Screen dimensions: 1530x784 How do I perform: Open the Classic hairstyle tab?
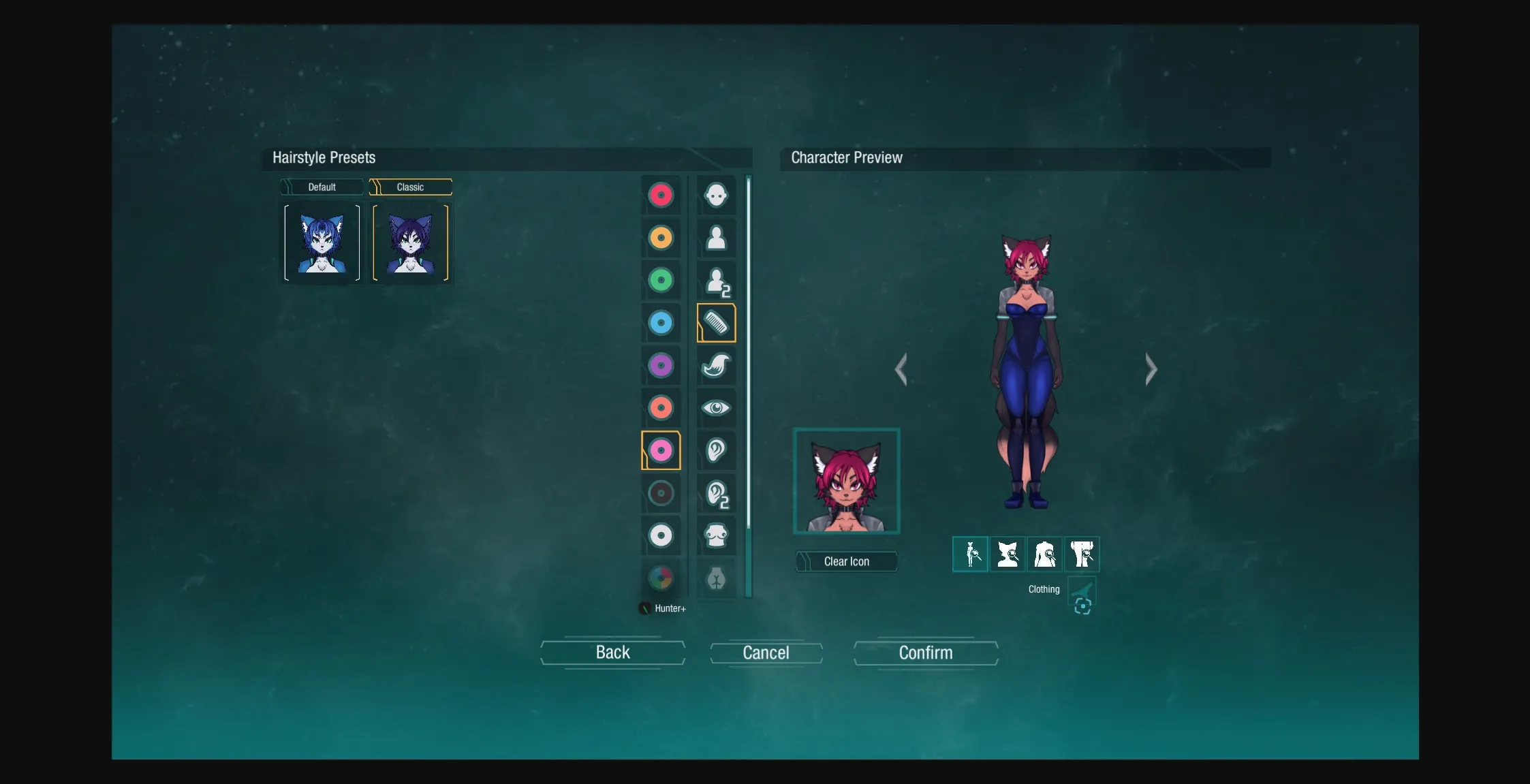pyautogui.click(x=410, y=187)
